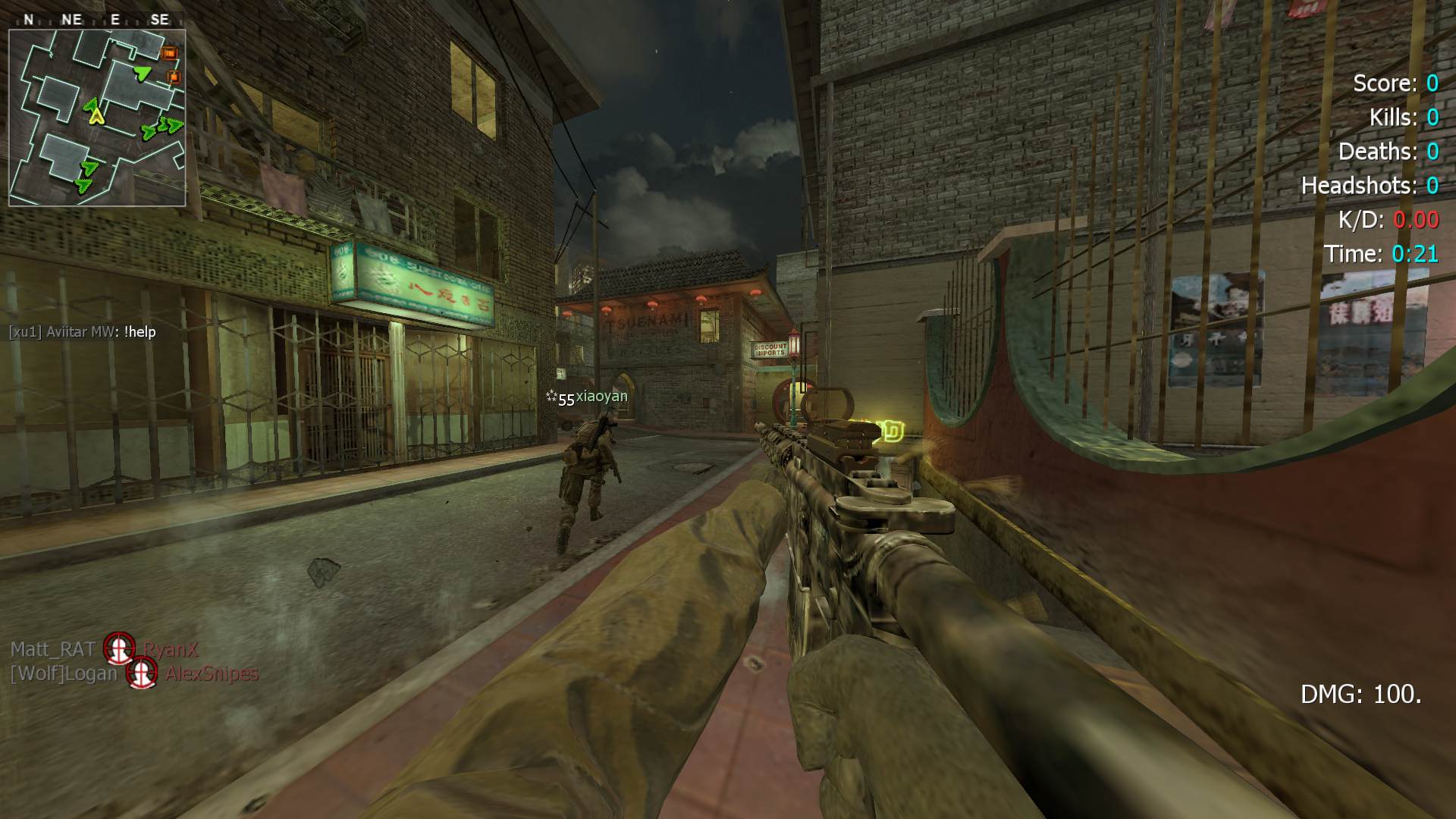Select the yellow player arrow on the minimap

click(x=96, y=116)
